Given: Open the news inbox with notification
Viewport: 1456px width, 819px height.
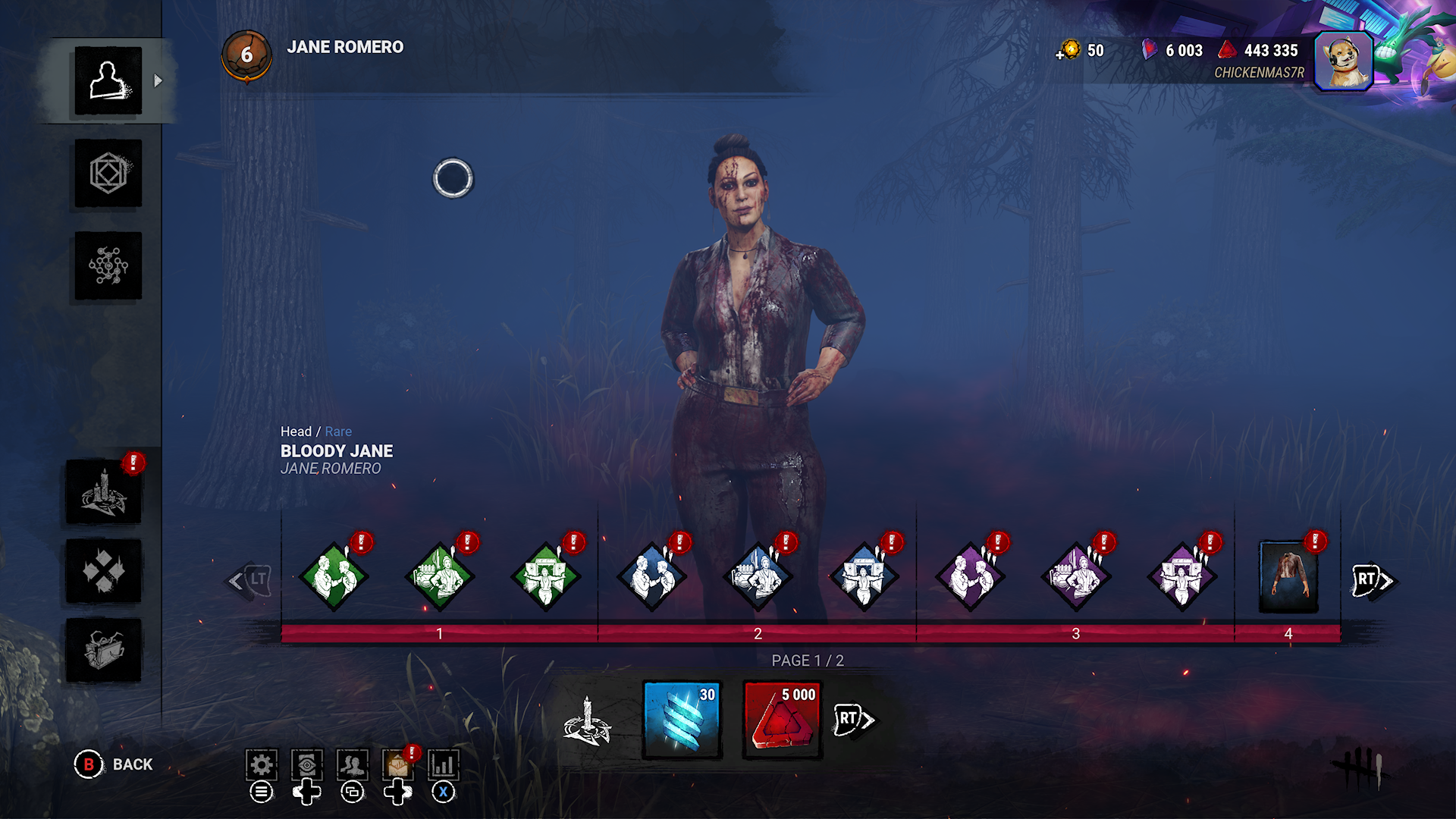Looking at the screenshot, I should pyautogui.click(x=398, y=765).
